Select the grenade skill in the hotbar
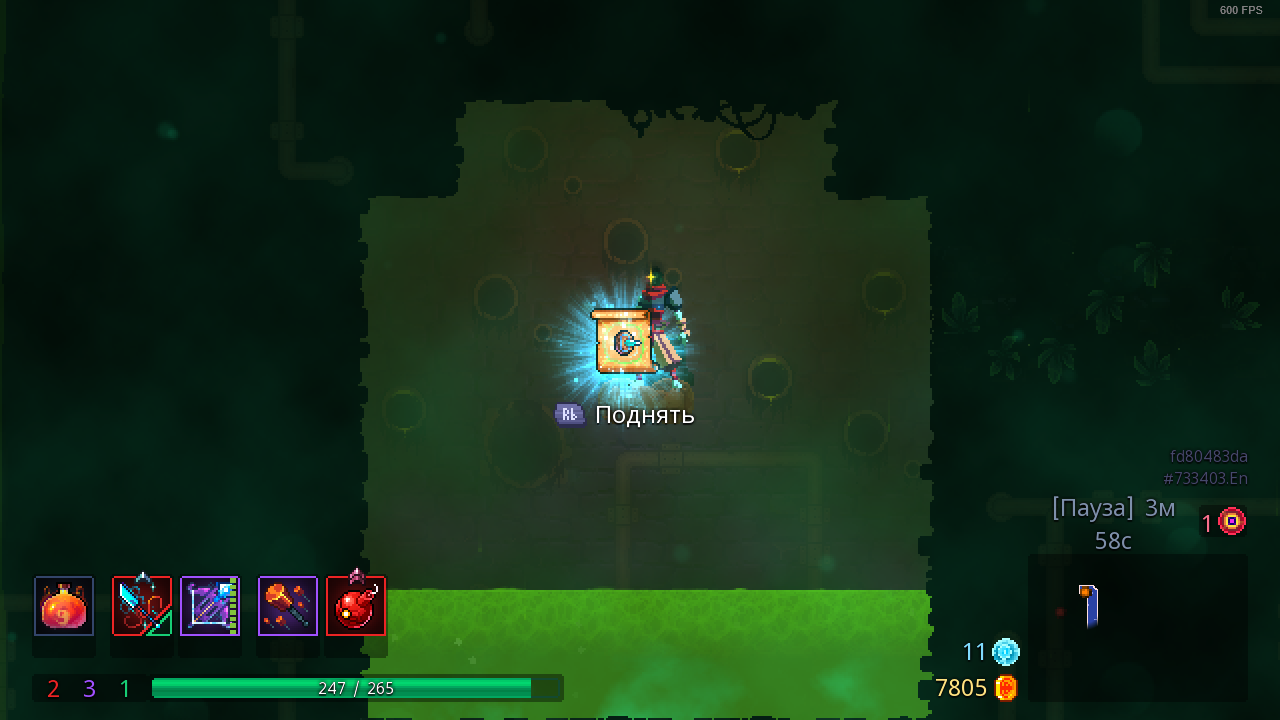This screenshot has height=720, width=1280. 356,605
